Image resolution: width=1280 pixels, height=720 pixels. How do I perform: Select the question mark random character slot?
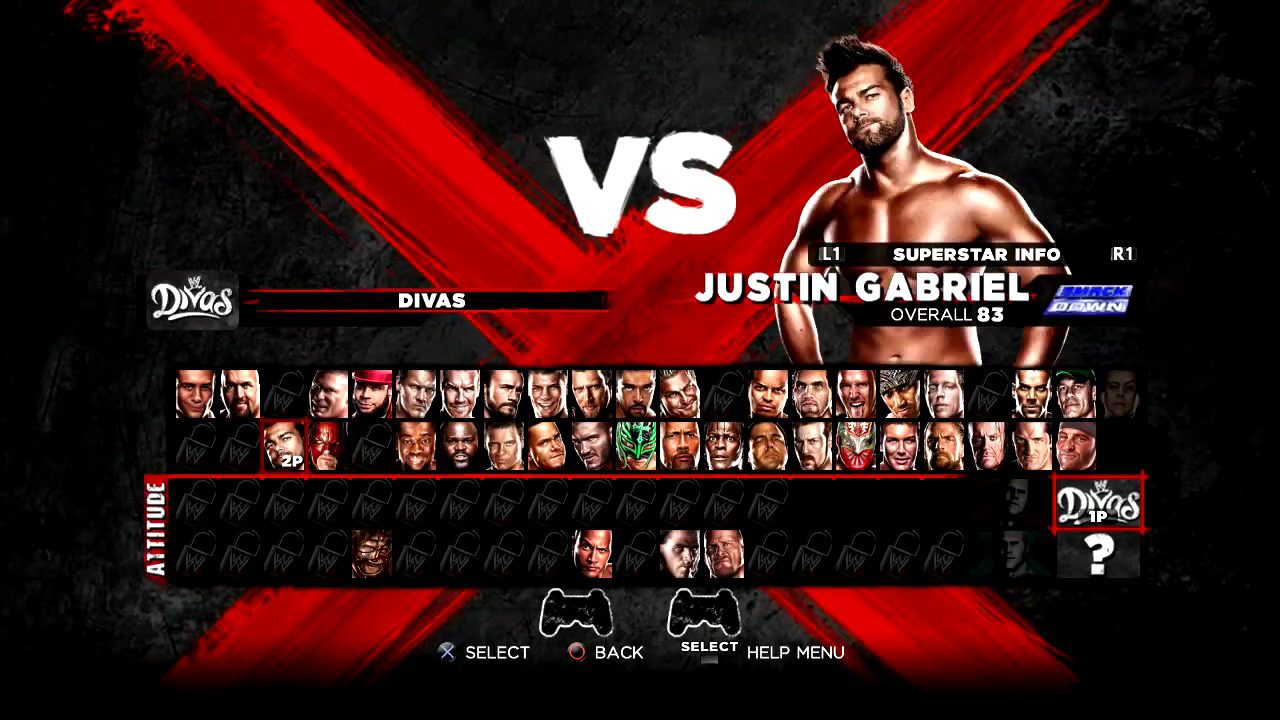click(x=1098, y=556)
